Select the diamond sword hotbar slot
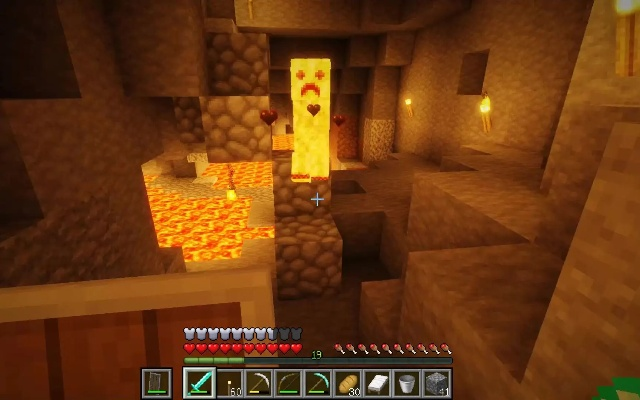Image resolution: width=640 pixels, height=400 pixels. pyautogui.click(x=197, y=383)
